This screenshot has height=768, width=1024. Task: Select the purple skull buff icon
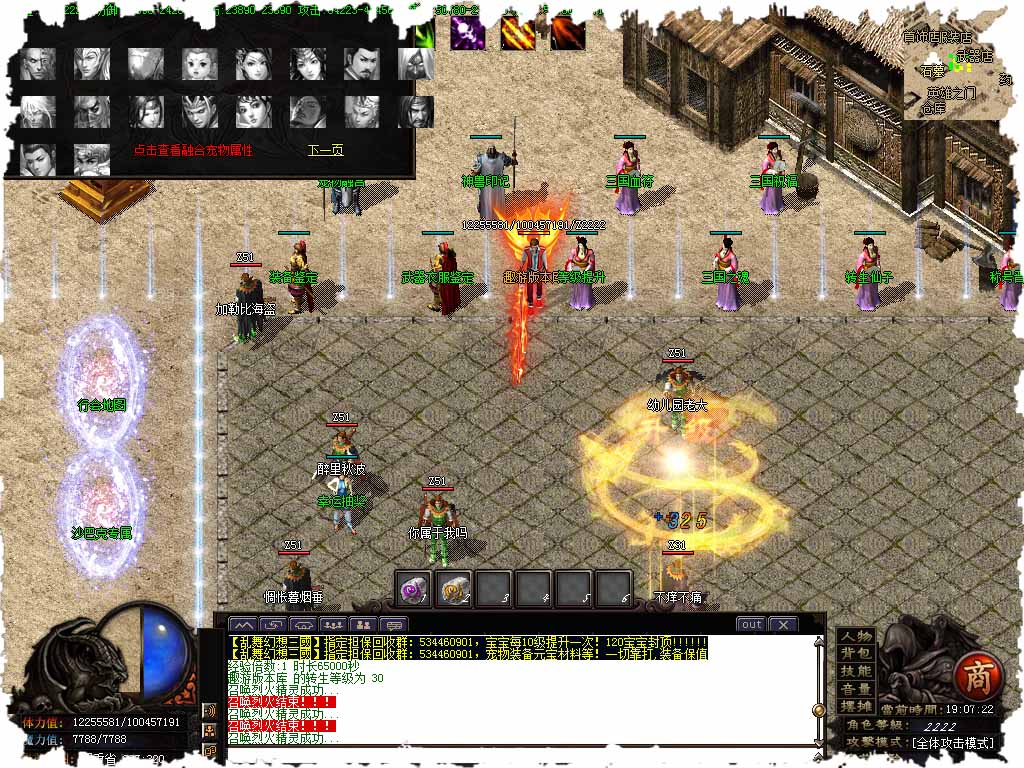point(466,33)
